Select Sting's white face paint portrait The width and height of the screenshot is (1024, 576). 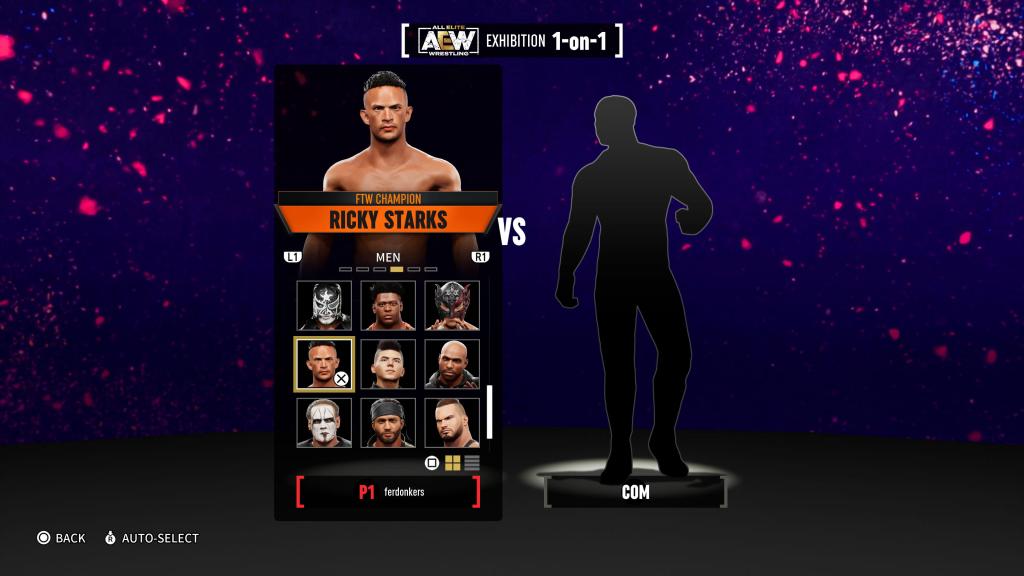point(323,422)
